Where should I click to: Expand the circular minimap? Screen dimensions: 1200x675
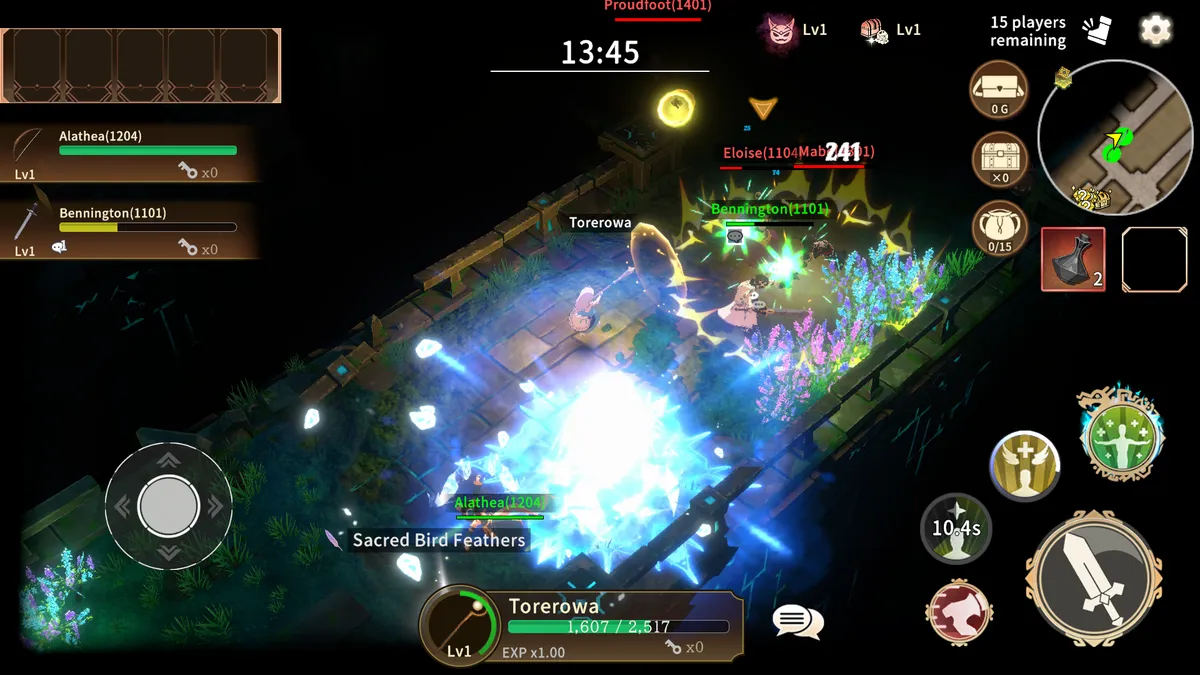(1111, 136)
